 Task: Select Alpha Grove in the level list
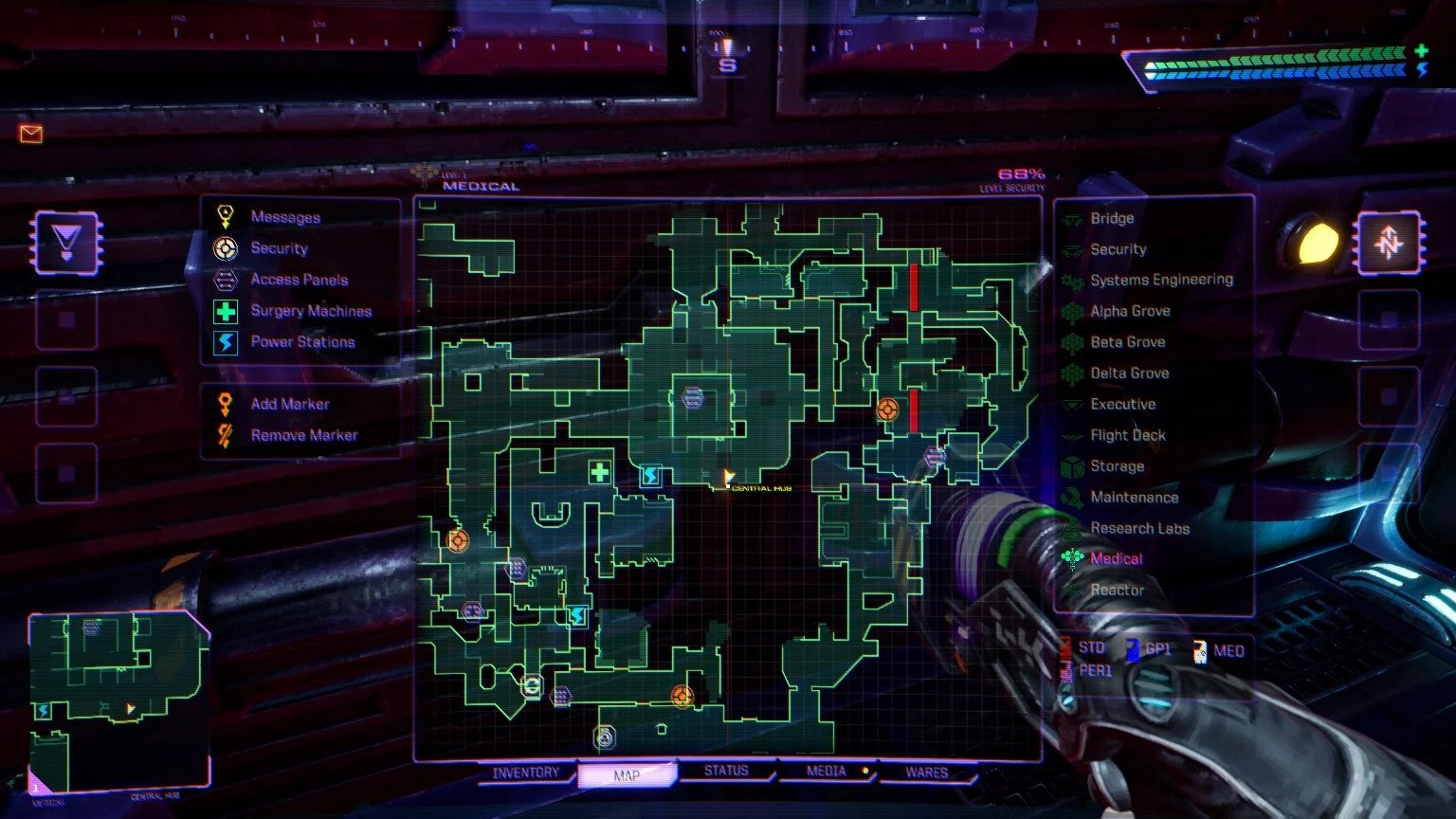click(x=1130, y=311)
